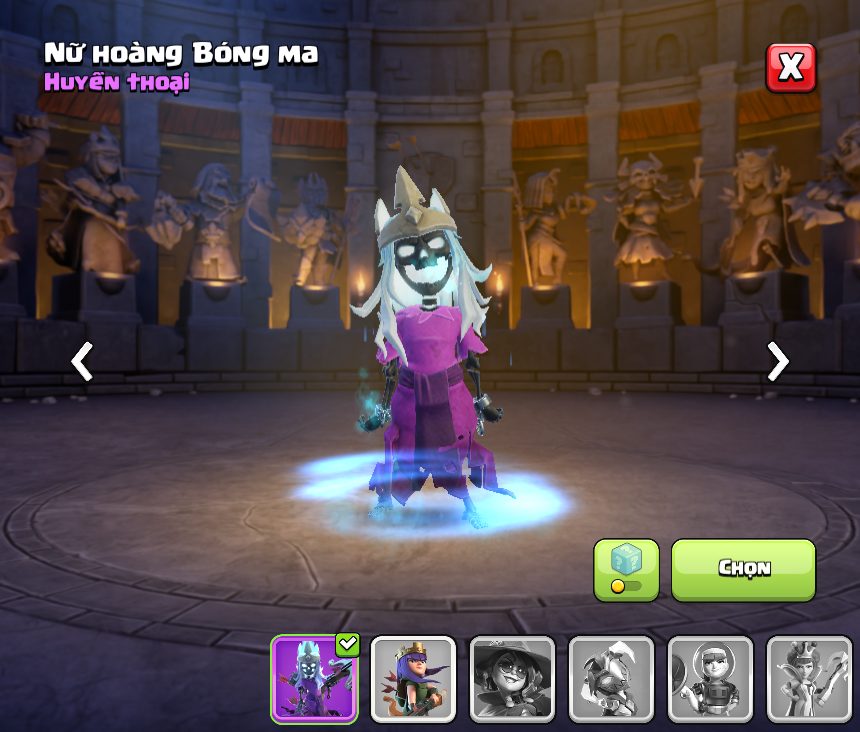Confirm the skin with the Chọn button

(743, 569)
